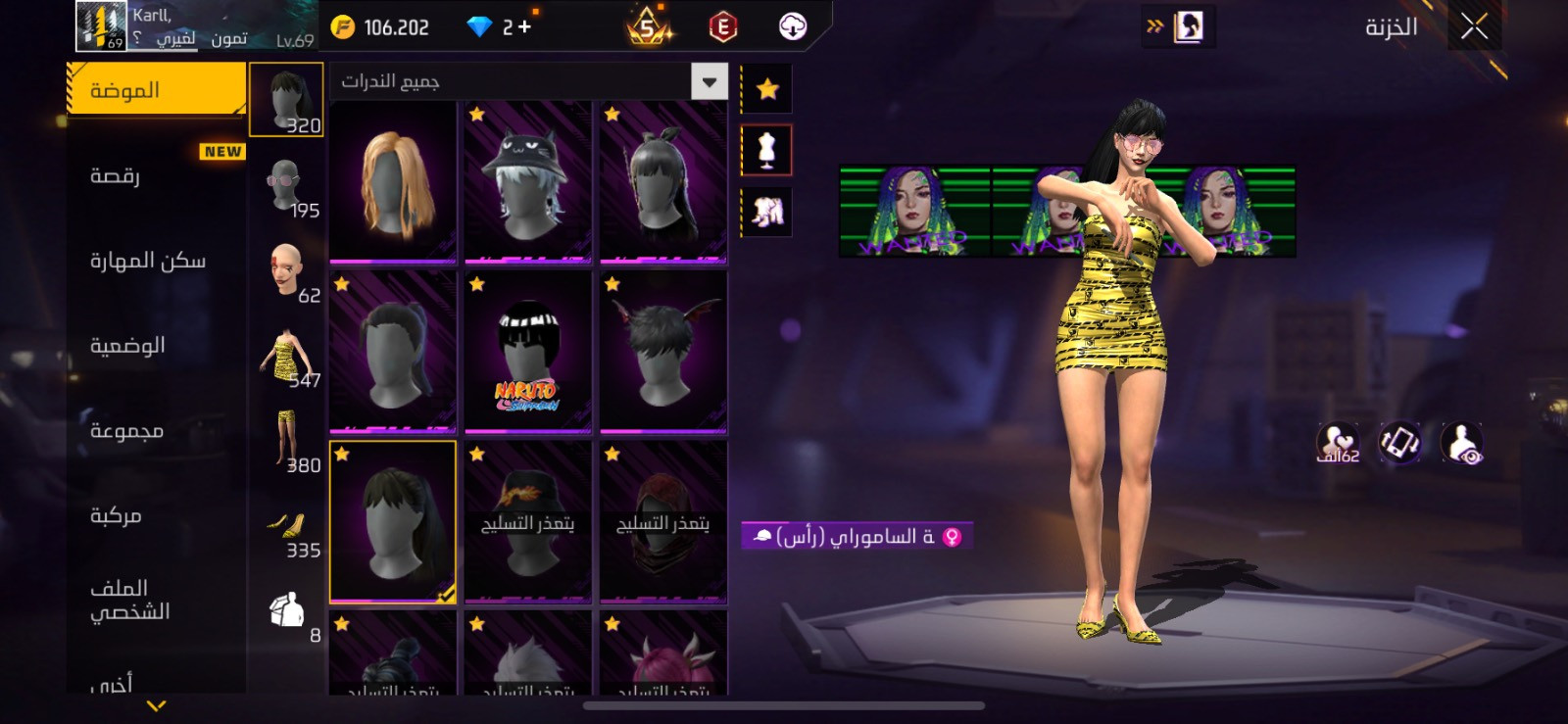Switch to the رقصة emote tab
1568x724 pixels.
(116, 175)
